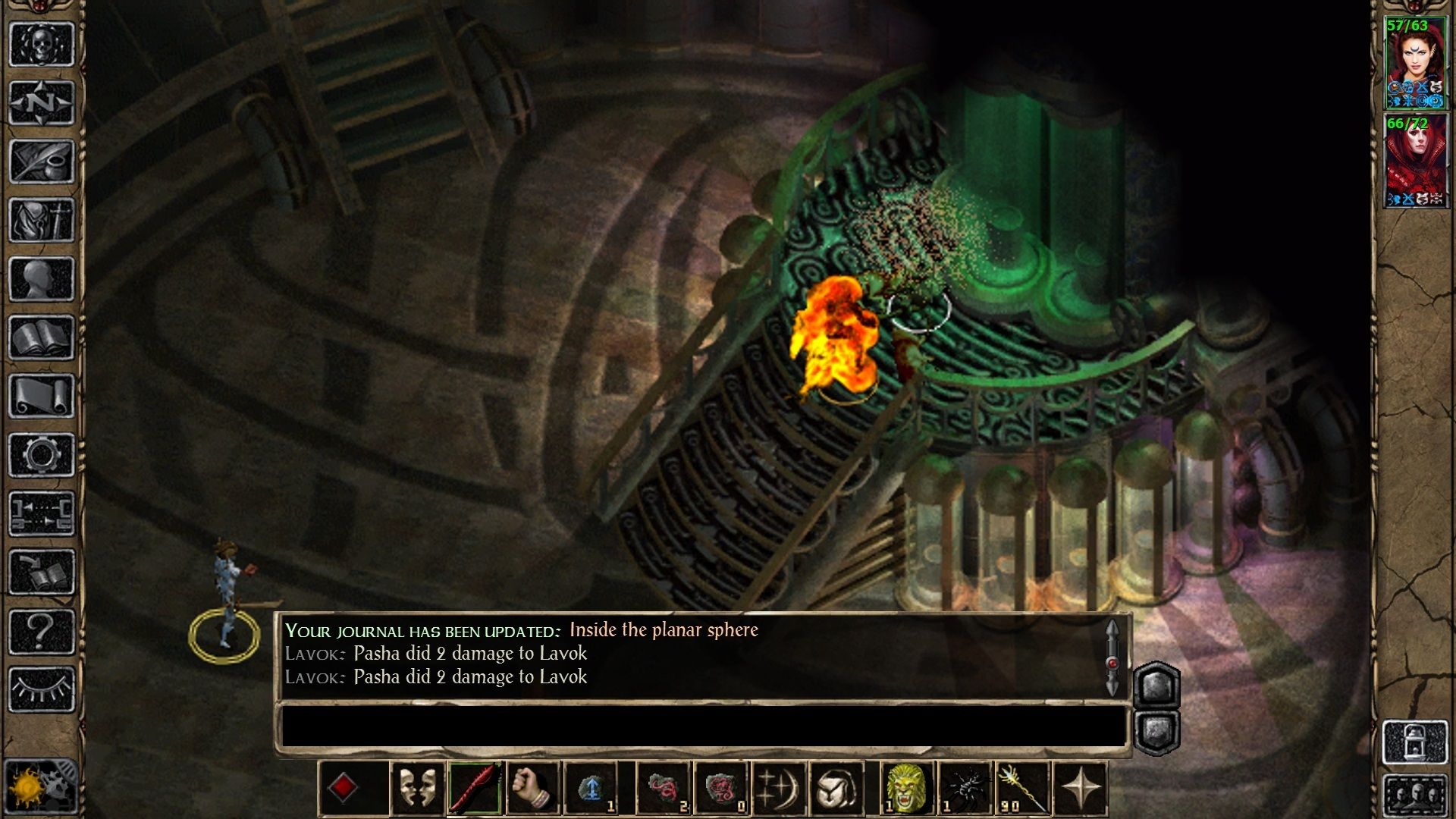Use the black spider quick item

(x=964, y=789)
